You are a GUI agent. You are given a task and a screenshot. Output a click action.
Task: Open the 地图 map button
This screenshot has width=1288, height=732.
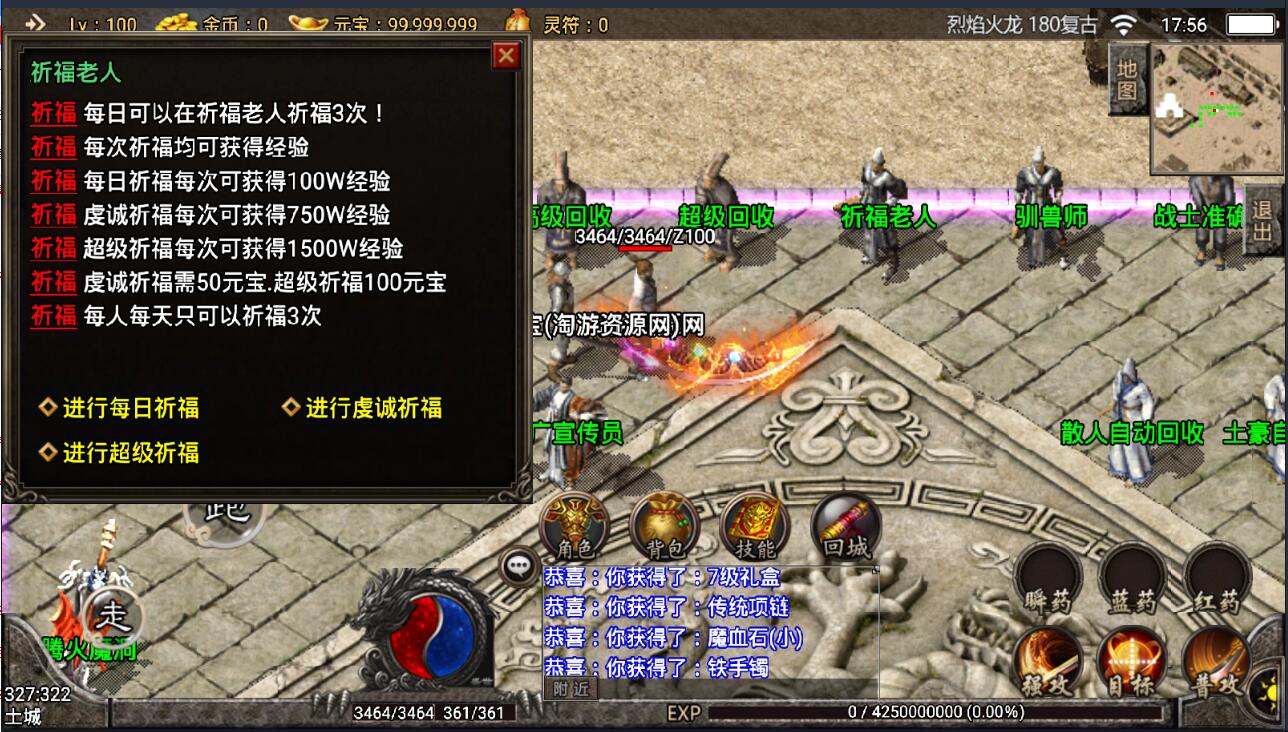tap(1127, 79)
